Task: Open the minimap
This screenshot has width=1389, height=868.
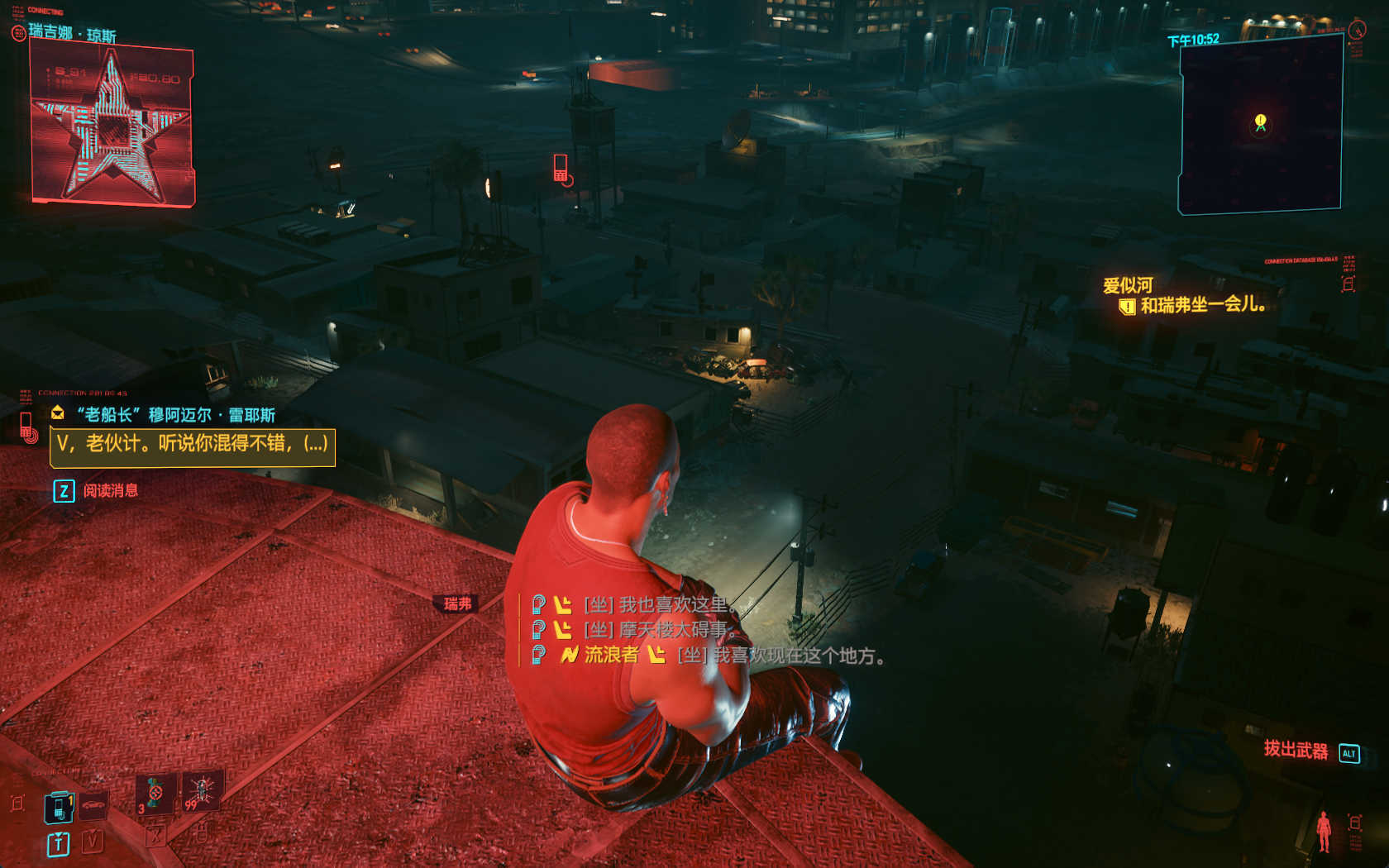Action: pos(1260,124)
